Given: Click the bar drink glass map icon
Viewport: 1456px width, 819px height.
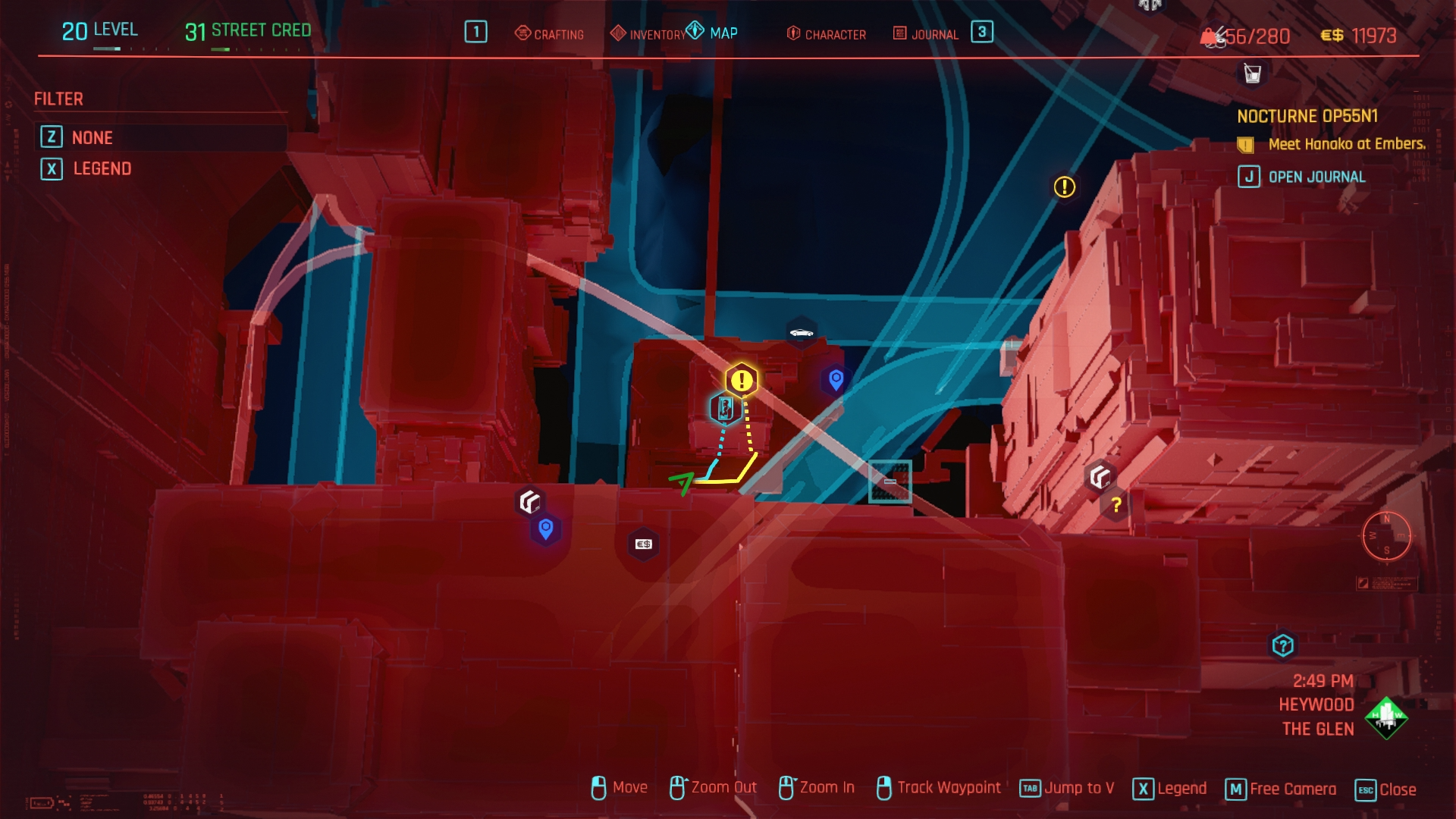Looking at the screenshot, I should tap(1253, 74).
